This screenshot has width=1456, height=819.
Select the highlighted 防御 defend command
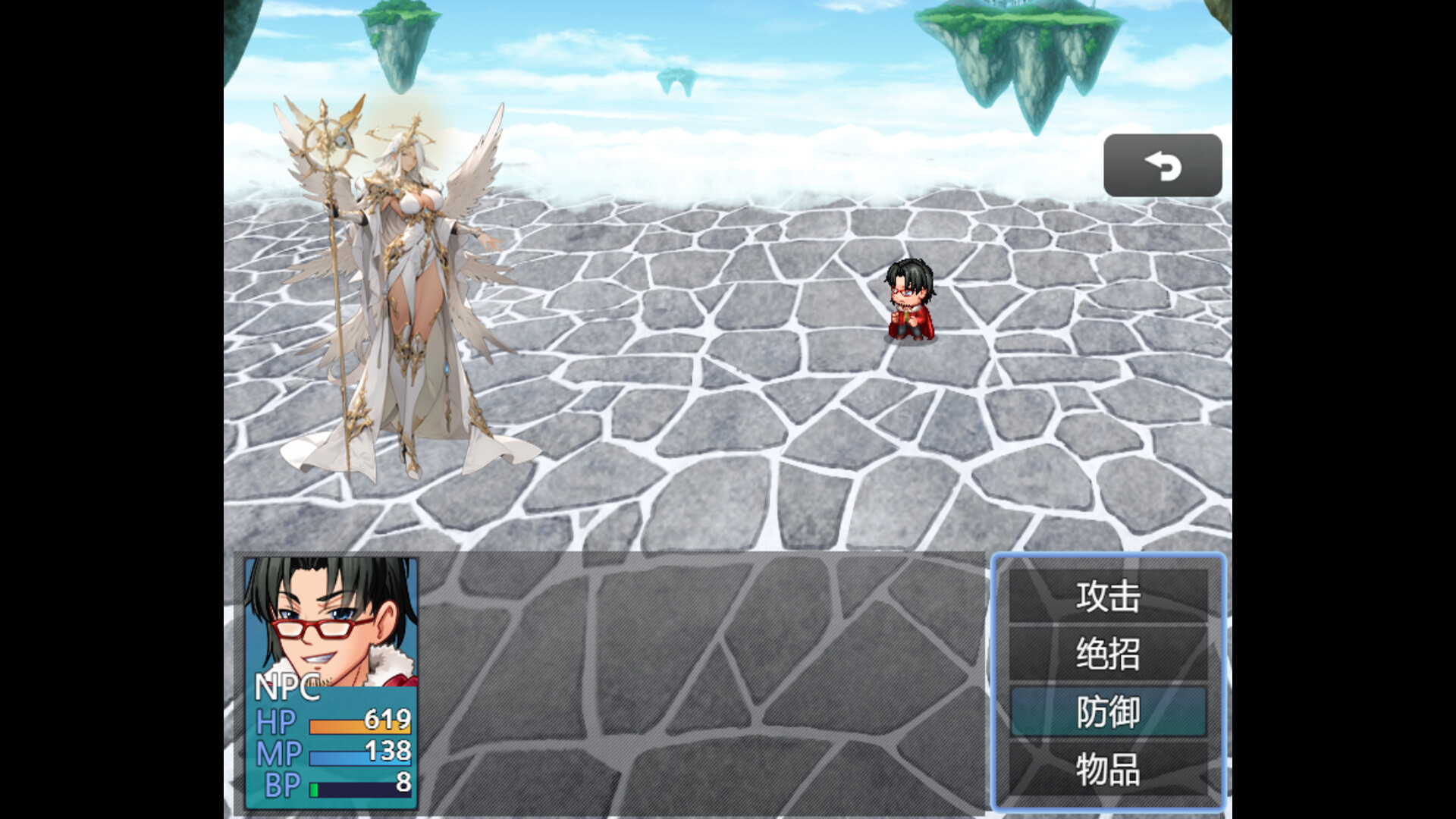click(x=1107, y=713)
